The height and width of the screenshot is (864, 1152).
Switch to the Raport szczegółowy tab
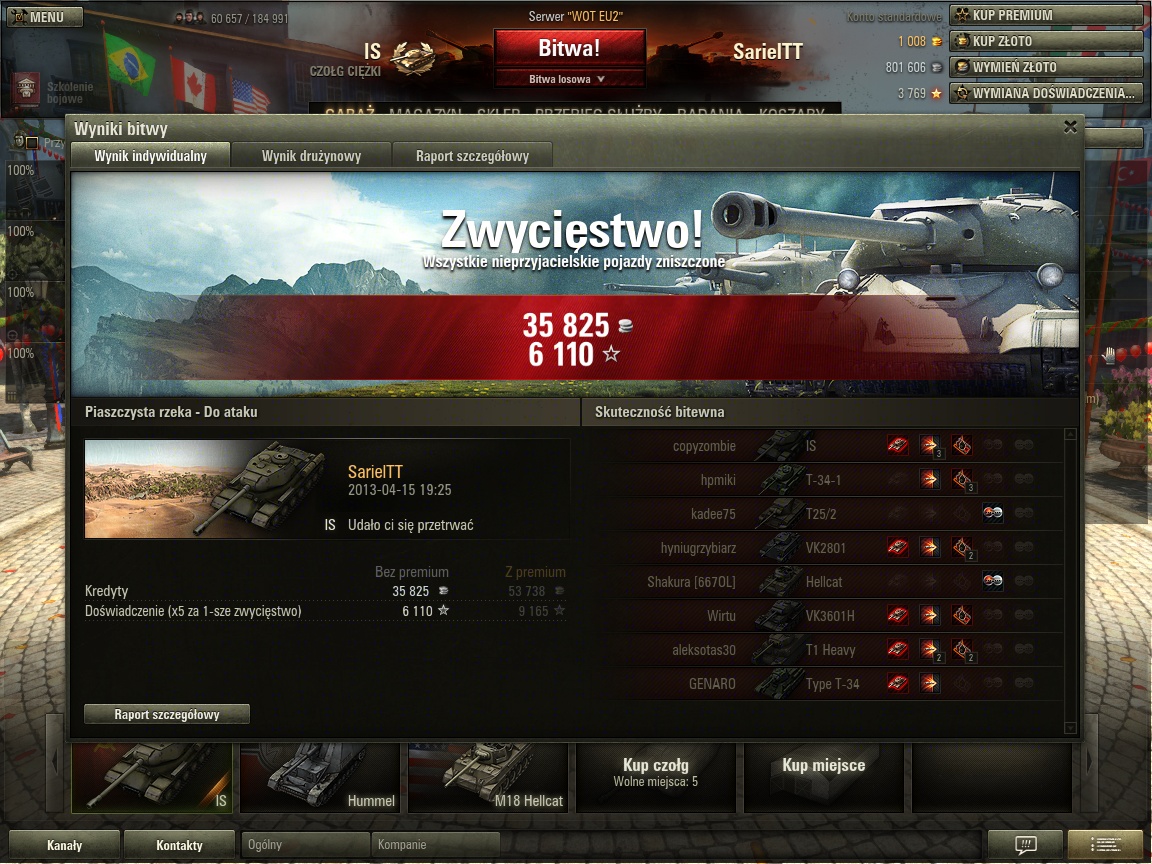coord(472,155)
